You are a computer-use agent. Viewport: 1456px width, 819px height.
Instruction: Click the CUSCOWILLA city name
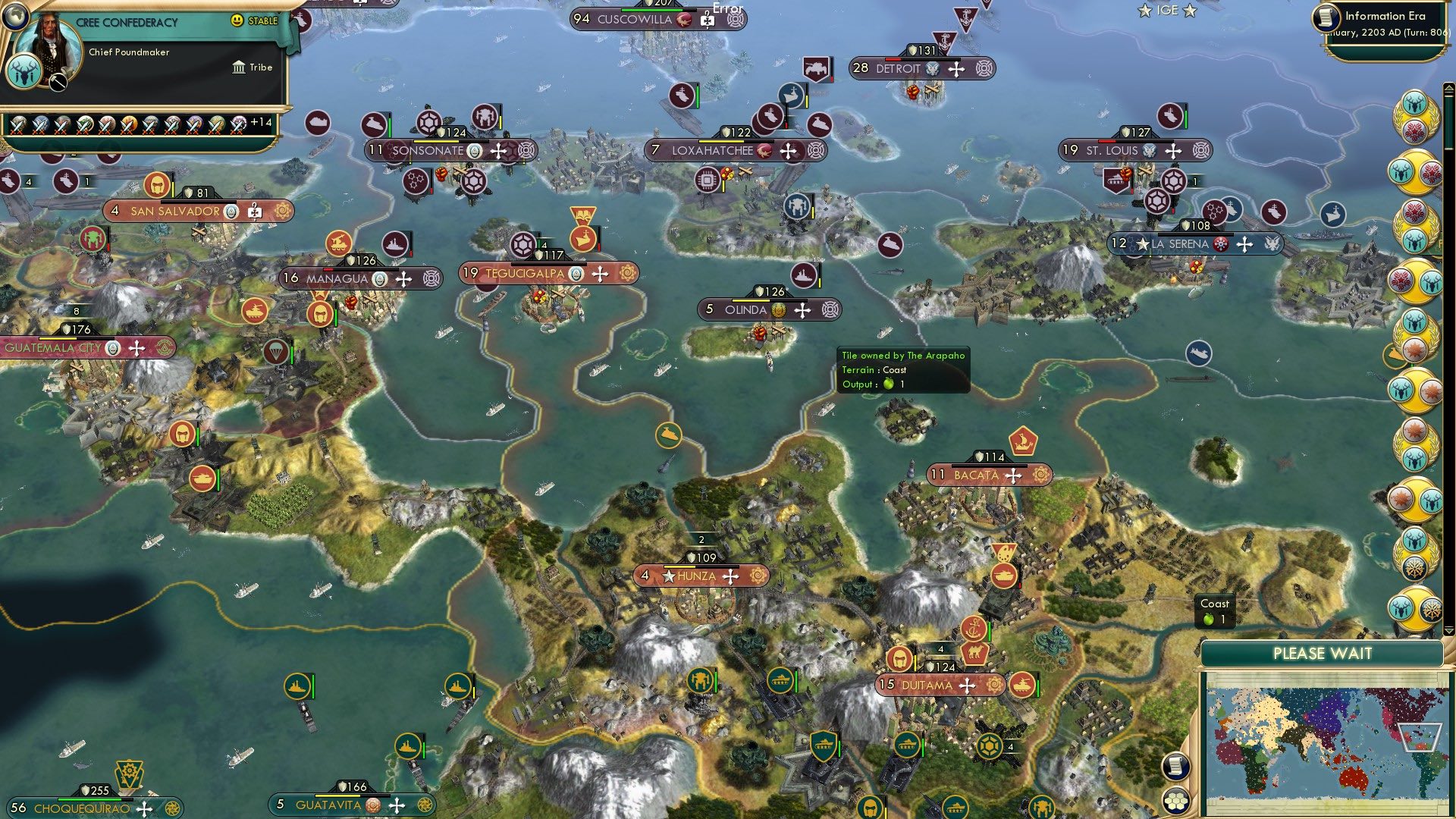pos(635,18)
